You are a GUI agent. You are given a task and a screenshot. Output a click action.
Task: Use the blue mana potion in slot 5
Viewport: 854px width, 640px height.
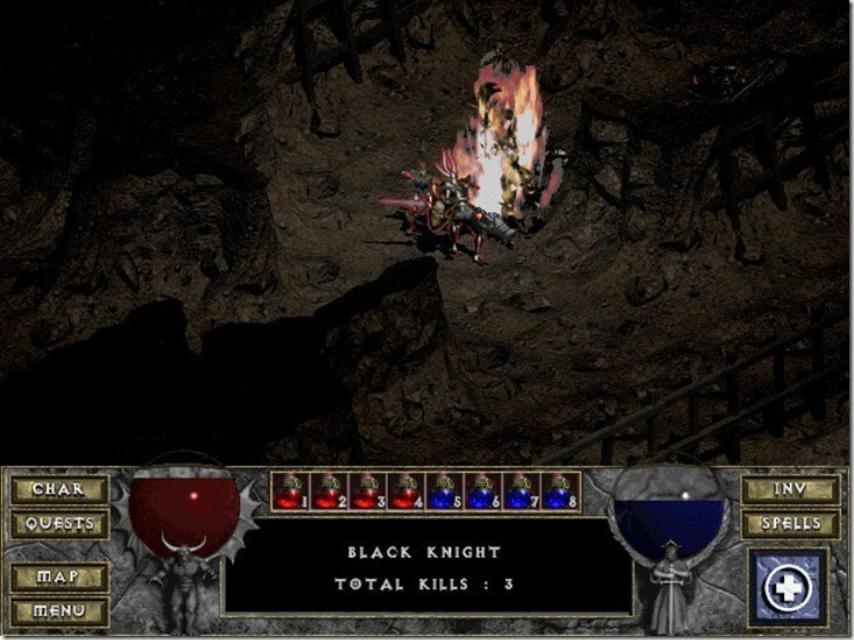[x=444, y=492]
